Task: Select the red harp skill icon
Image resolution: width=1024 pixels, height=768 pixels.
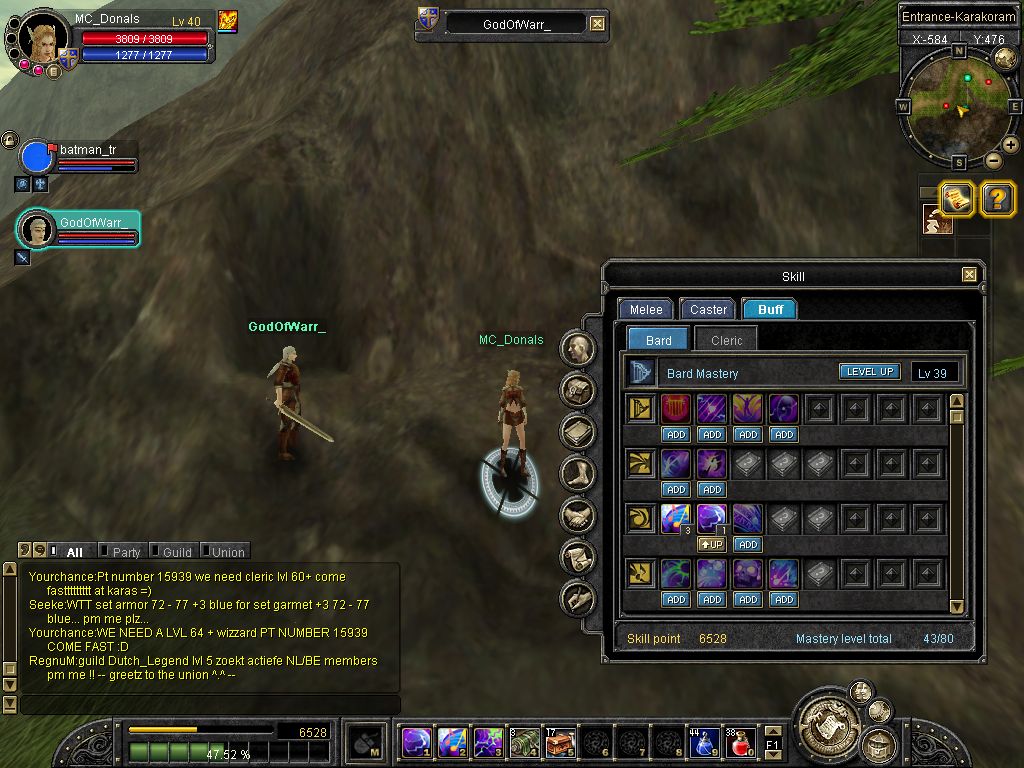Action: coord(676,408)
